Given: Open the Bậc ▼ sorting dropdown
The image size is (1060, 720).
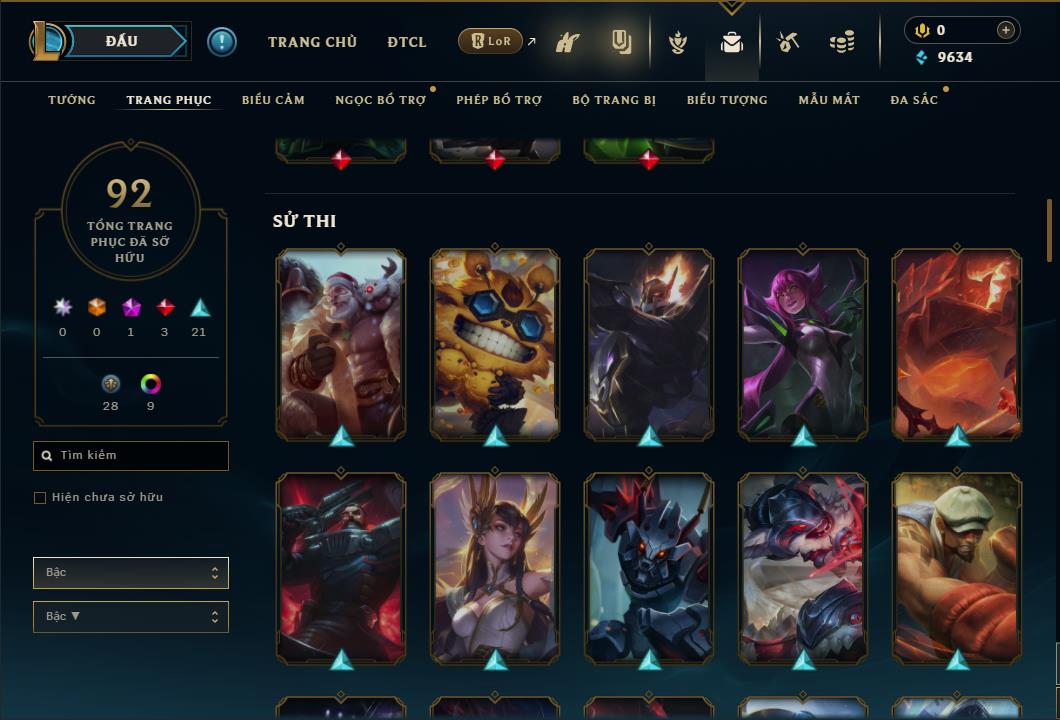Looking at the screenshot, I should point(131,617).
